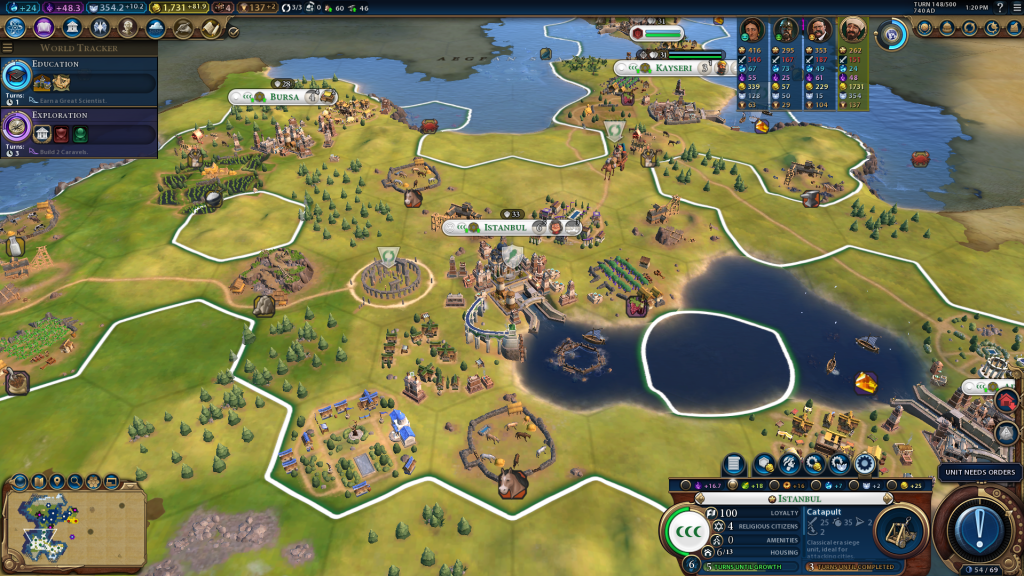This screenshot has height=576, width=1024.
Task: Open the Government screen icon
Action: (x=73, y=28)
